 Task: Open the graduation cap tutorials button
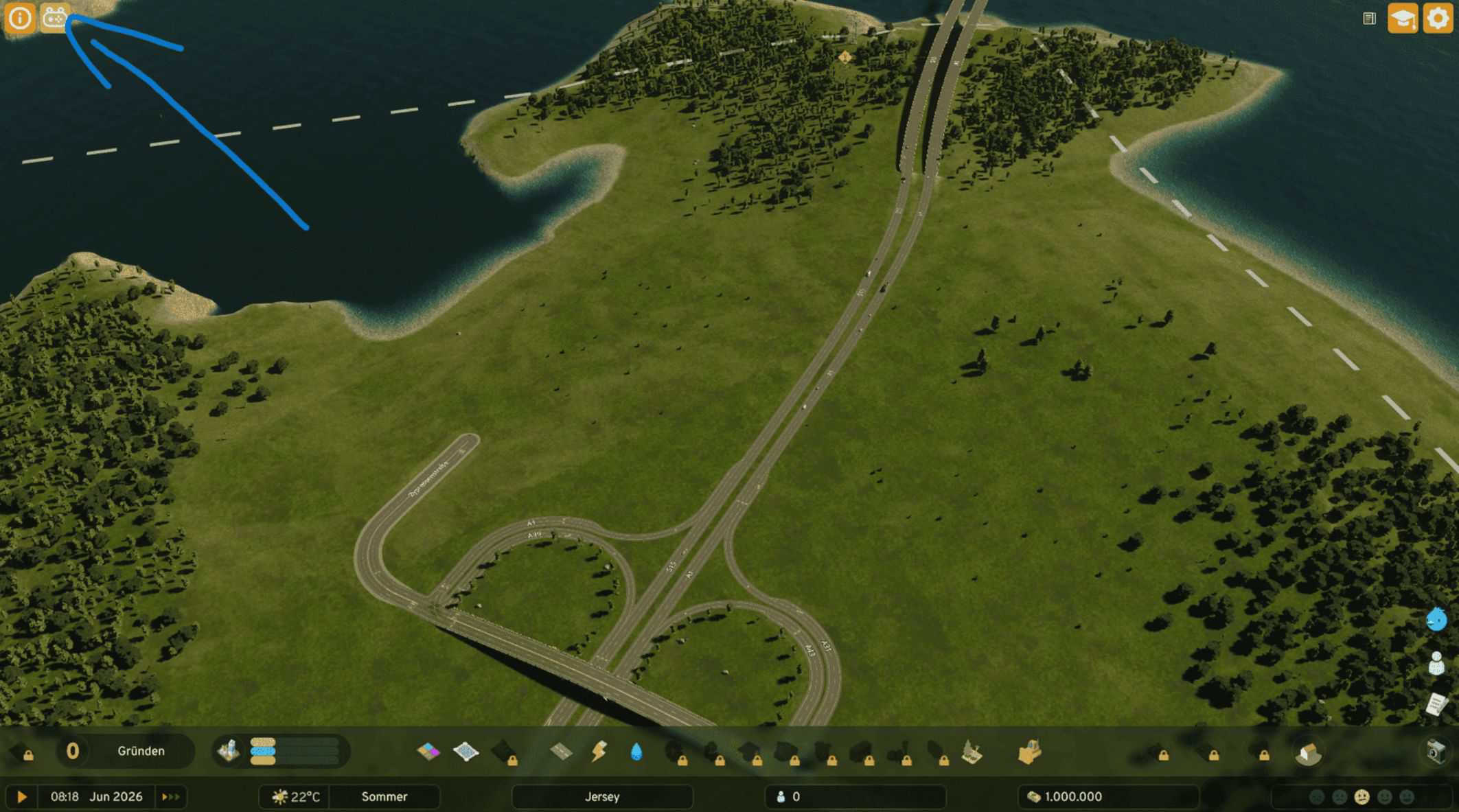(x=1402, y=19)
